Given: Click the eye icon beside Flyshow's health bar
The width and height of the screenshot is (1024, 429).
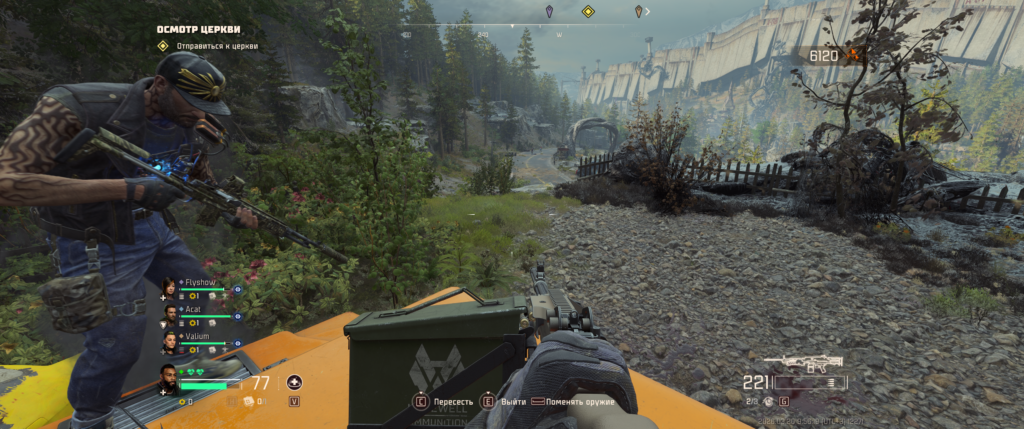Looking at the screenshot, I should [x=237, y=289].
